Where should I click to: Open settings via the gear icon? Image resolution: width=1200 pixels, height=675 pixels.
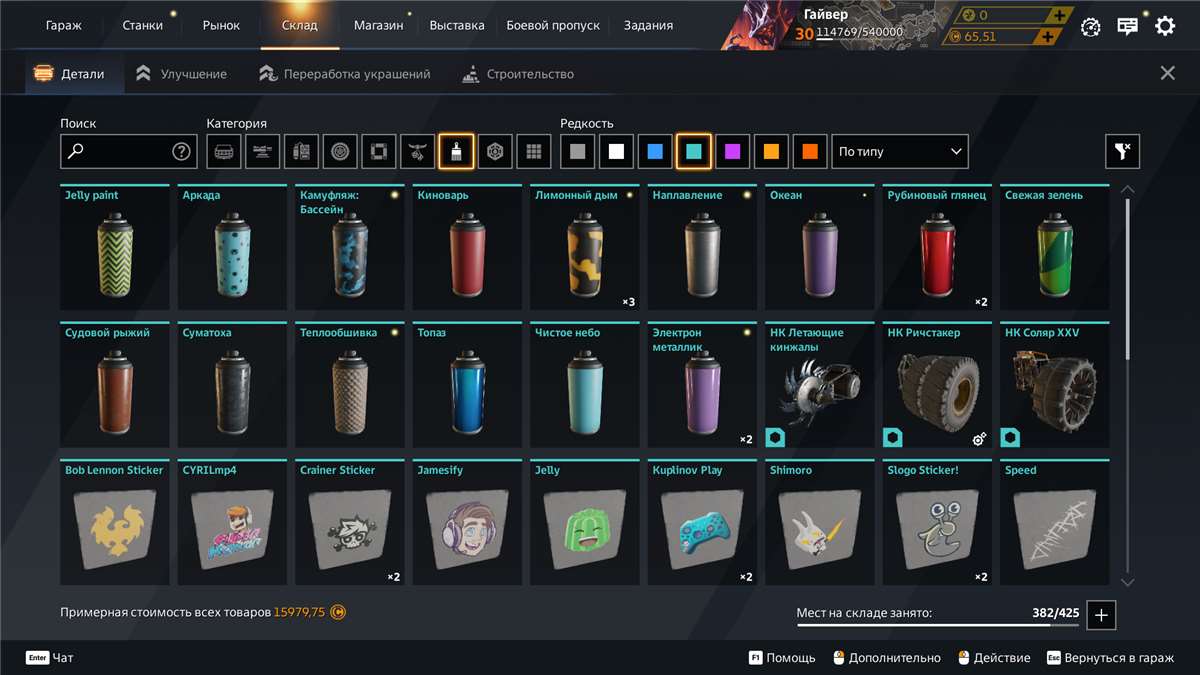[1165, 27]
